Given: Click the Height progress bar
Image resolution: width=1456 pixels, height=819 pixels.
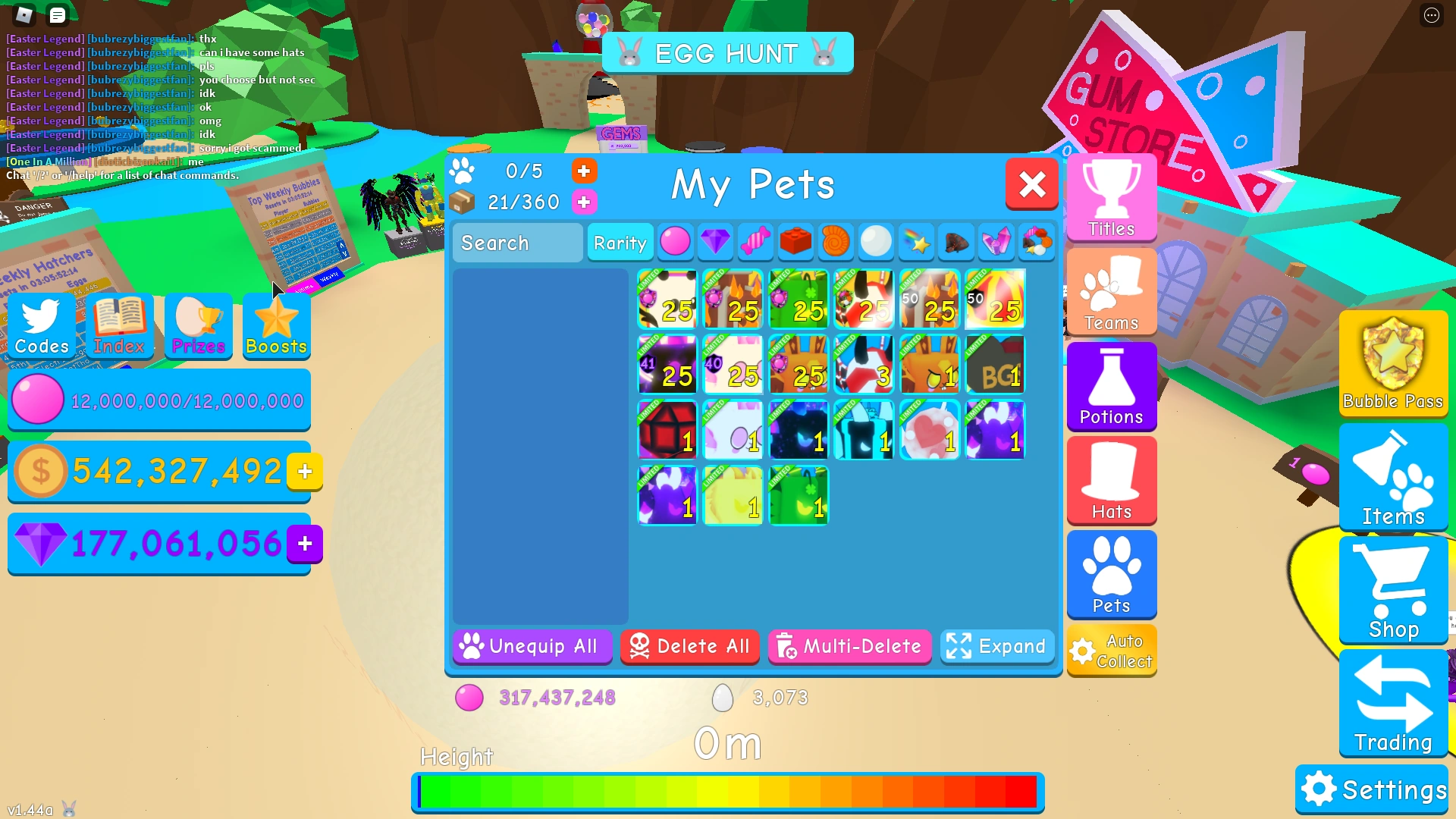Looking at the screenshot, I should point(726,792).
